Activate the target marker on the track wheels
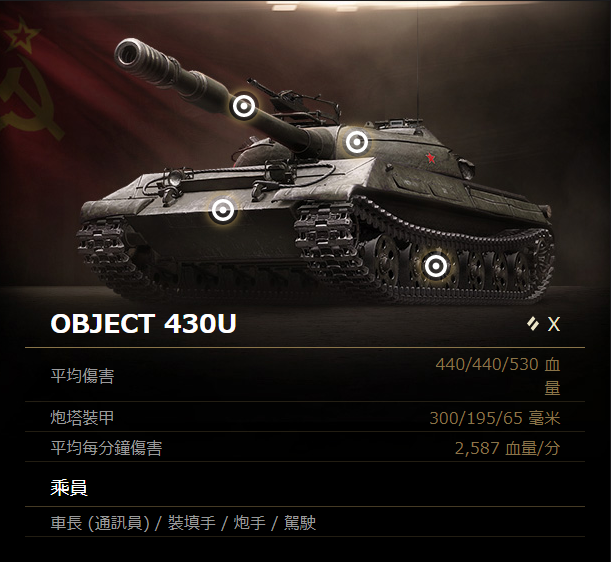 tap(435, 266)
